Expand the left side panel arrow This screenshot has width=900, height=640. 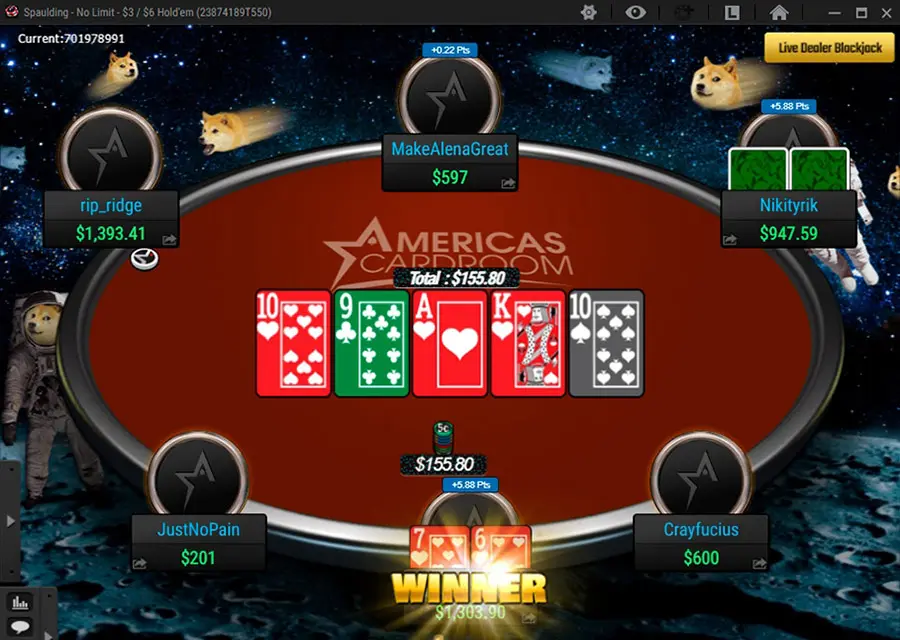[x=11, y=521]
